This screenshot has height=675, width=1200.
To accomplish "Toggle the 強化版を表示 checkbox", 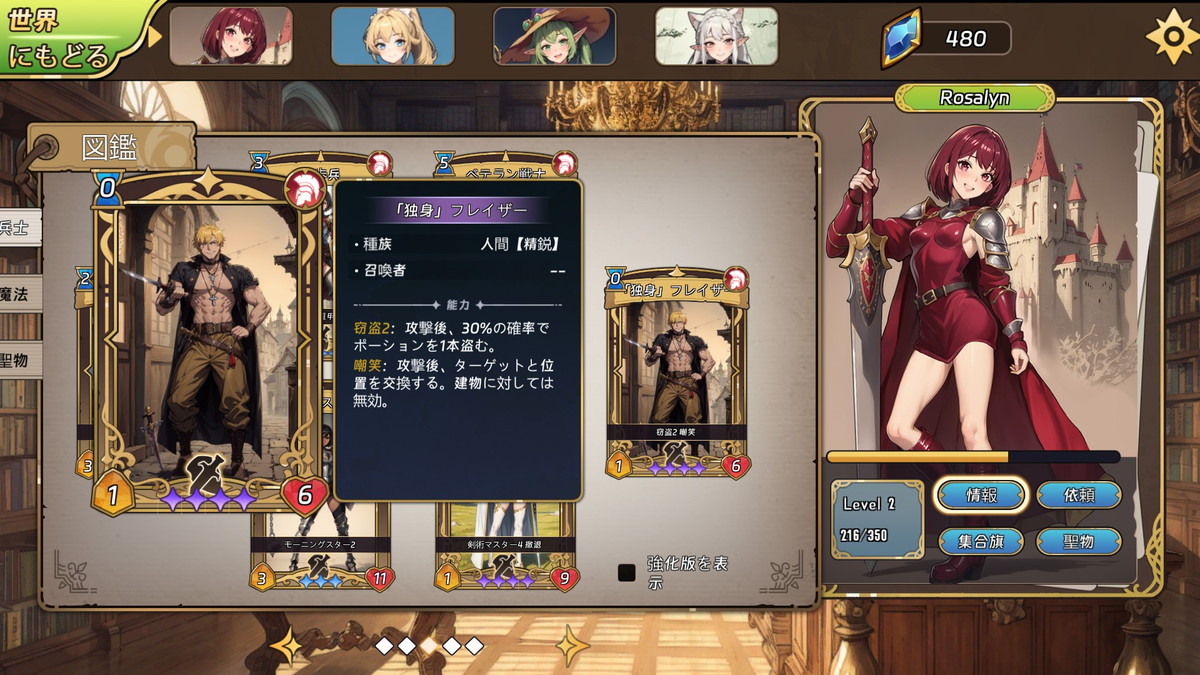I will [x=627, y=573].
